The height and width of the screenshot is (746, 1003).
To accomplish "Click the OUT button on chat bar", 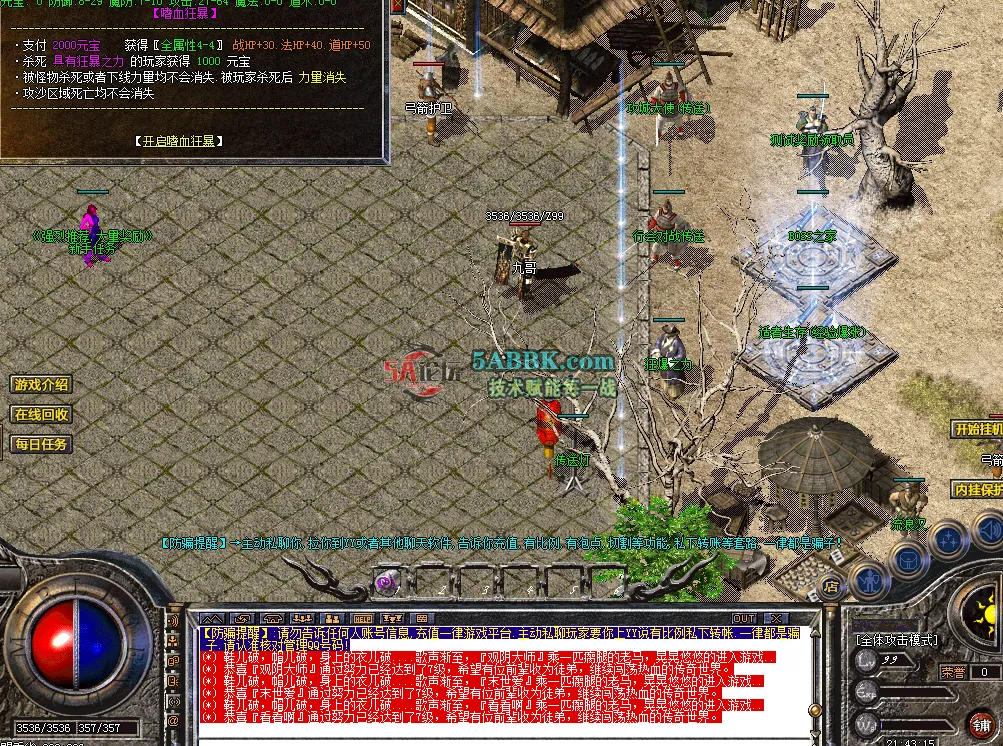I will (x=744, y=619).
